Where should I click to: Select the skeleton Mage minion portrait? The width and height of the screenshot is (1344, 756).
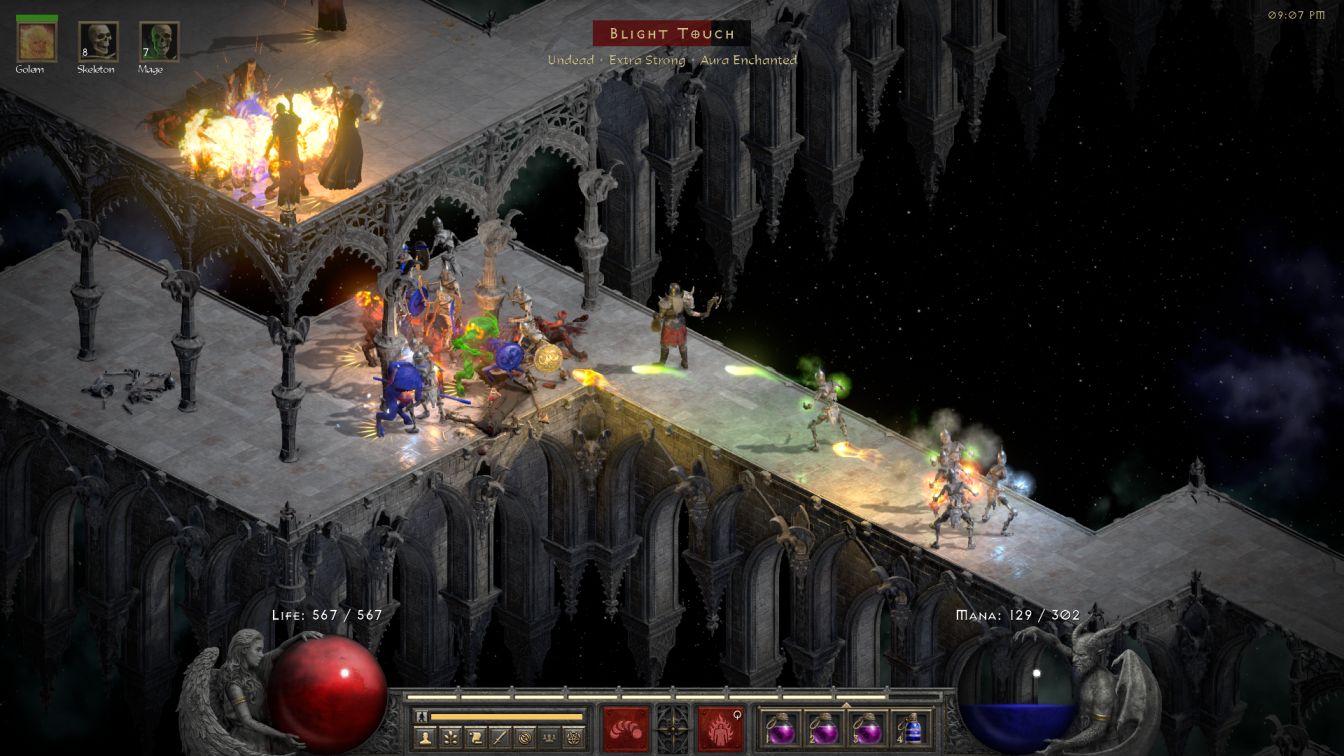[x=159, y=41]
